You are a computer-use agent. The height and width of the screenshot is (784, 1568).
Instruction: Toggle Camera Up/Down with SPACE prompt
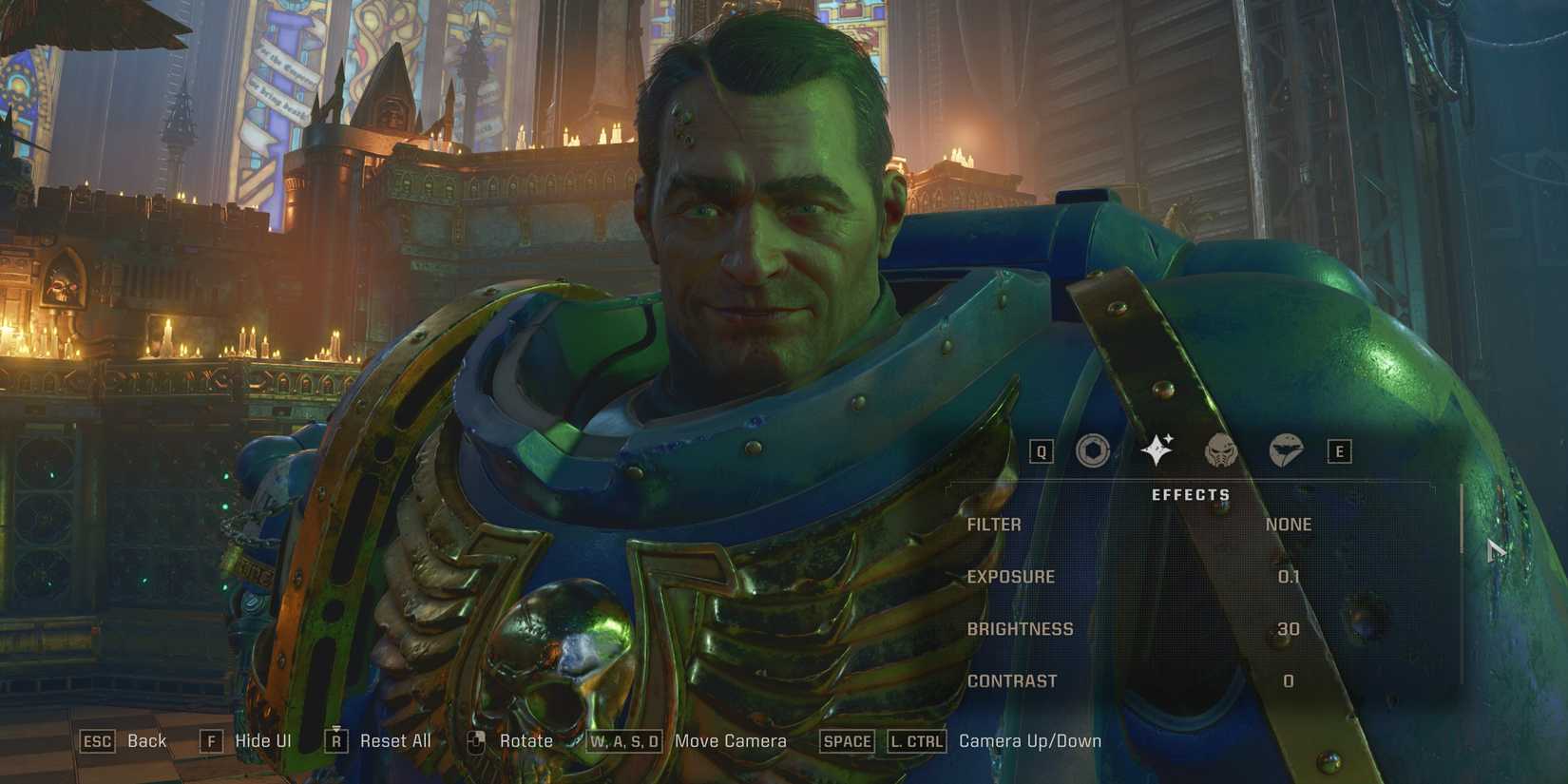point(846,741)
